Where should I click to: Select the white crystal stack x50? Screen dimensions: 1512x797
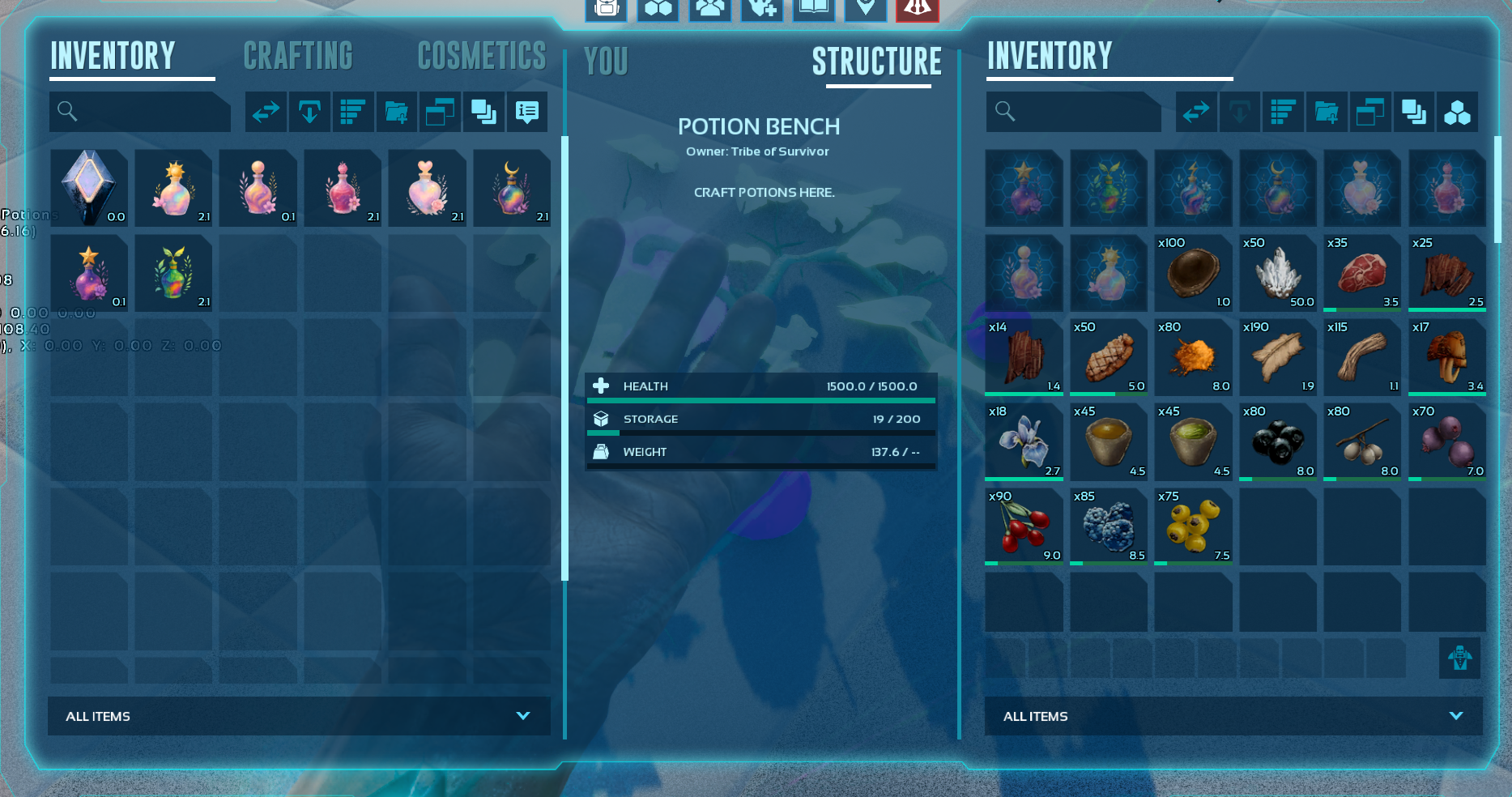(1278, 273)
